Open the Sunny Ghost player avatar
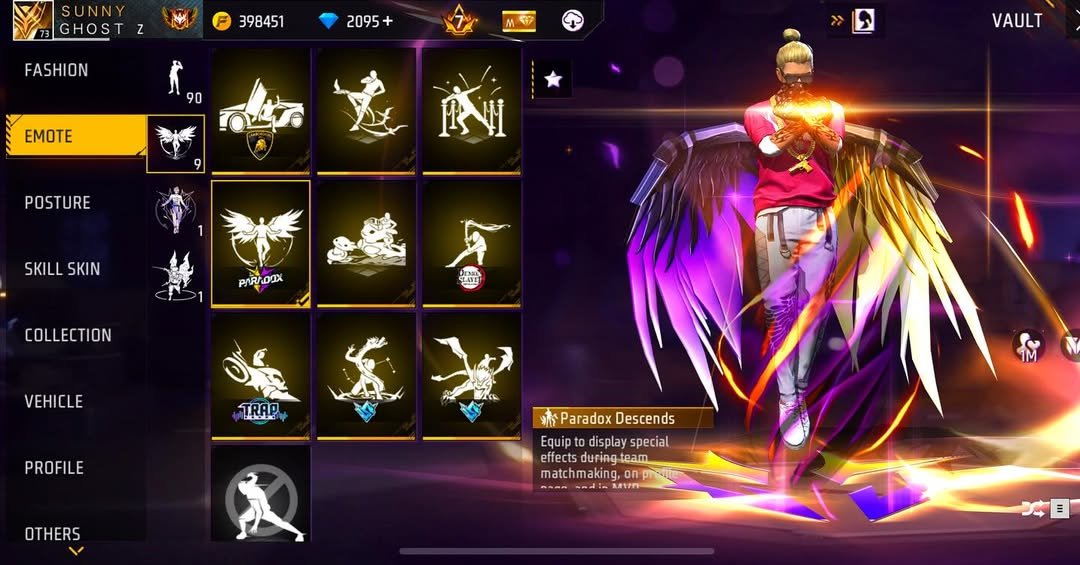1080x565 pixels. pyautogui.click(x=33, y=20)
